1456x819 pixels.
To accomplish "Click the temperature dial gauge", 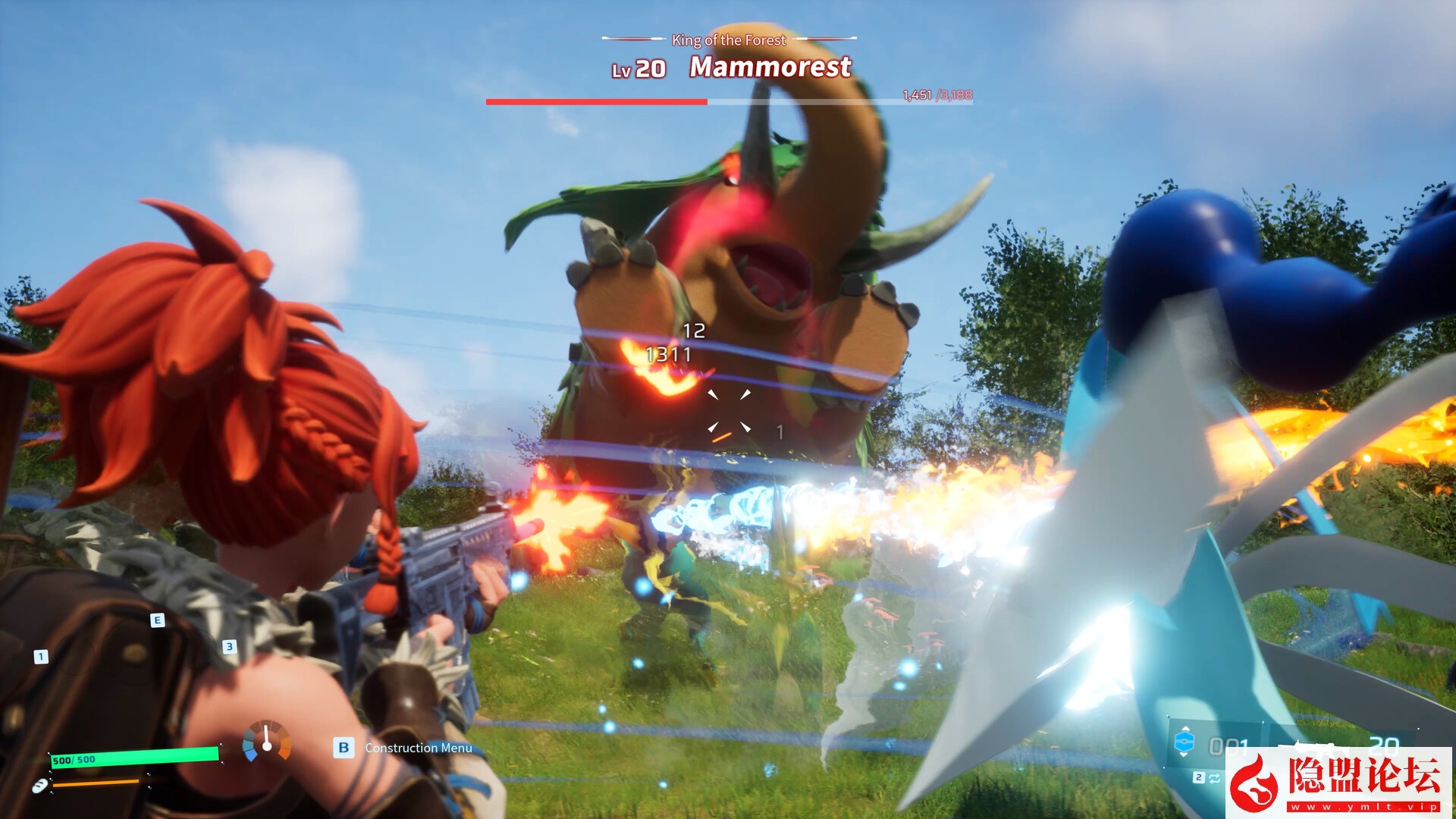I will click(267, 741).
